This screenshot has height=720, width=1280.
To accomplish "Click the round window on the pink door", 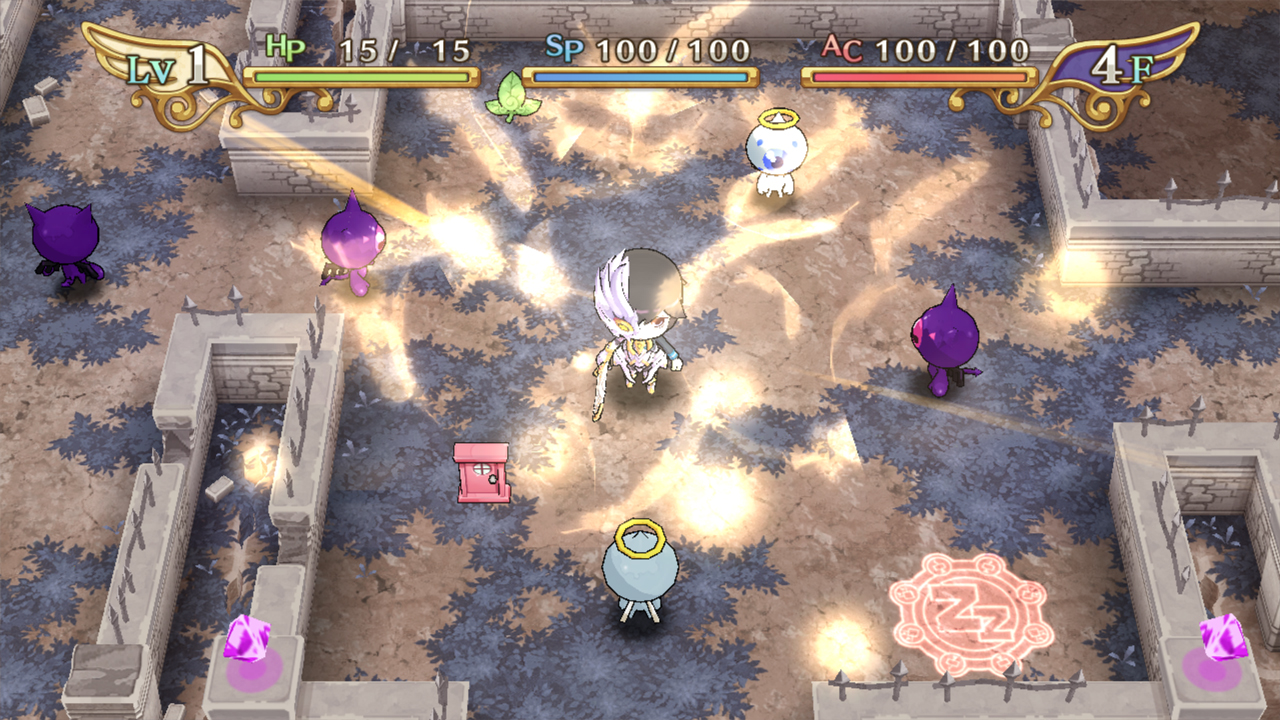I will coord(482,468).
